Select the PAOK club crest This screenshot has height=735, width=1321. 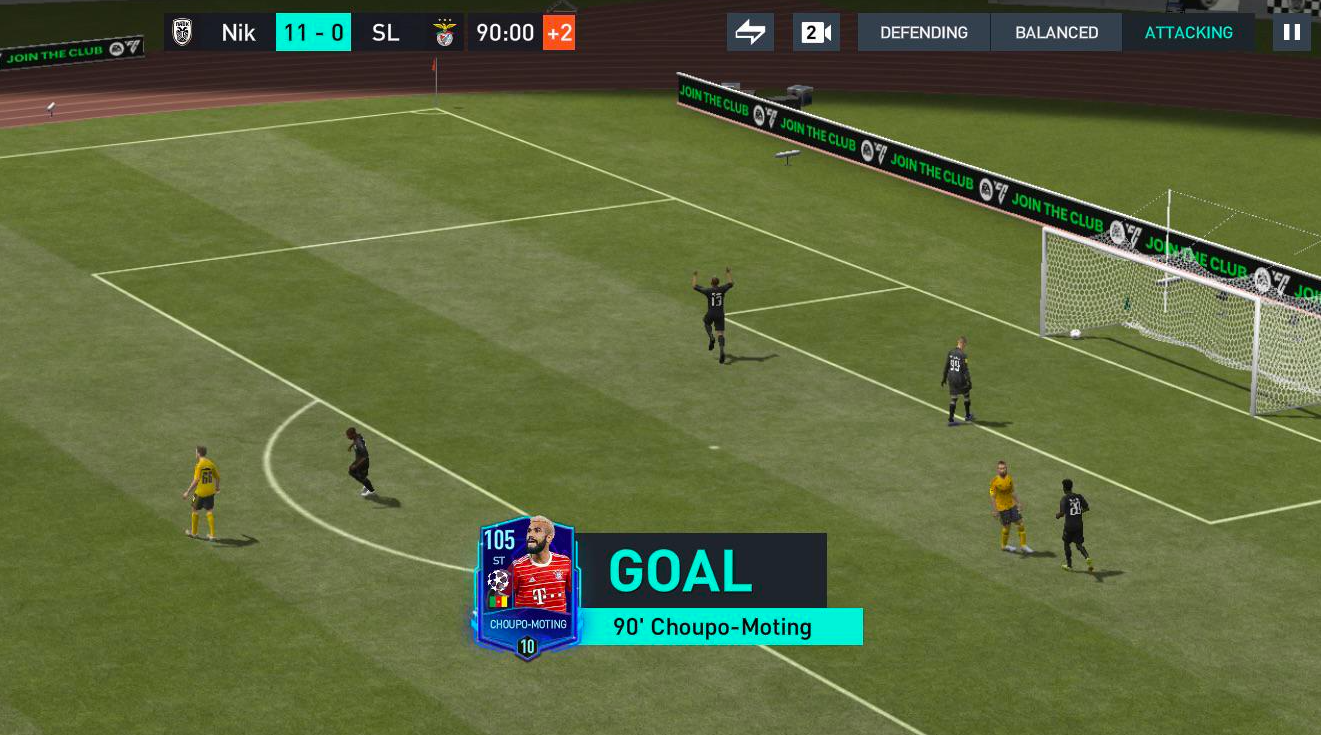(183, 31)
